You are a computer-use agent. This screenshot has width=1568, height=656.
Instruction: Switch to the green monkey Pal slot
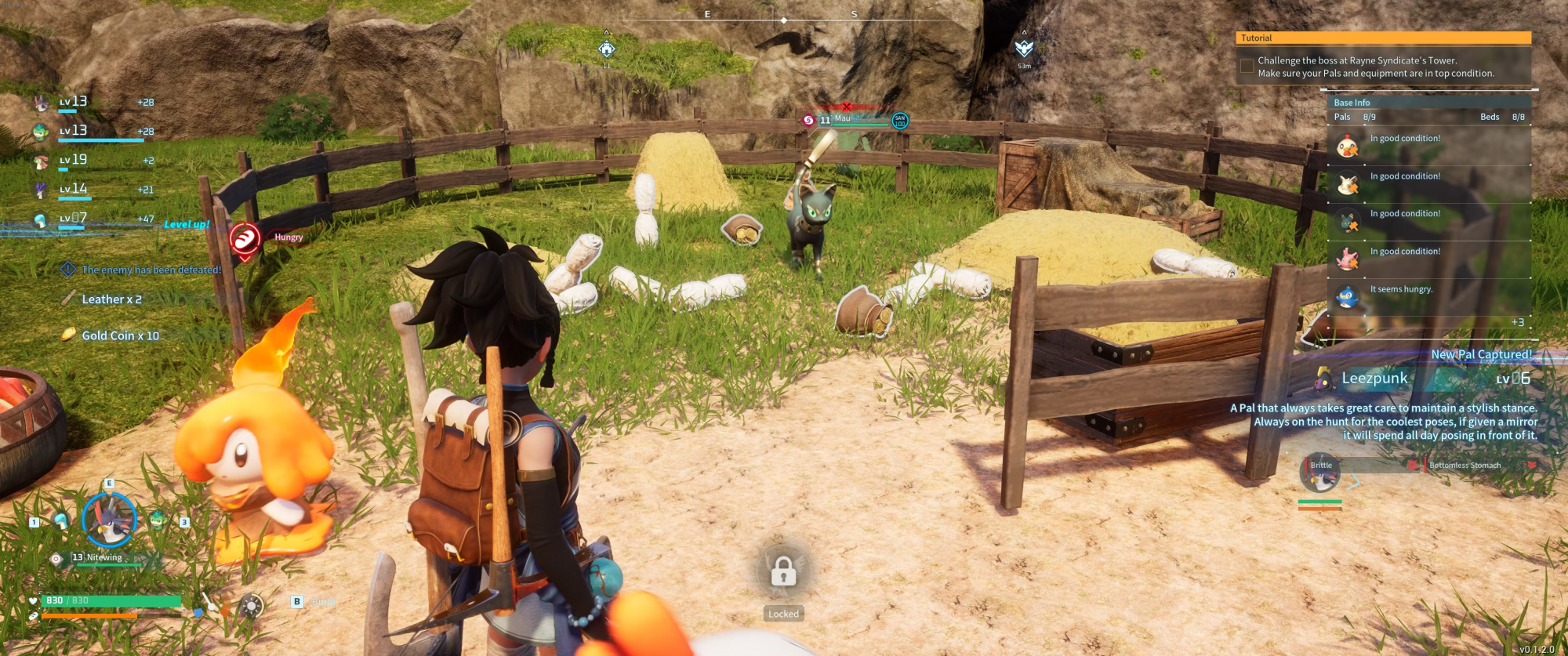[158, 520]
